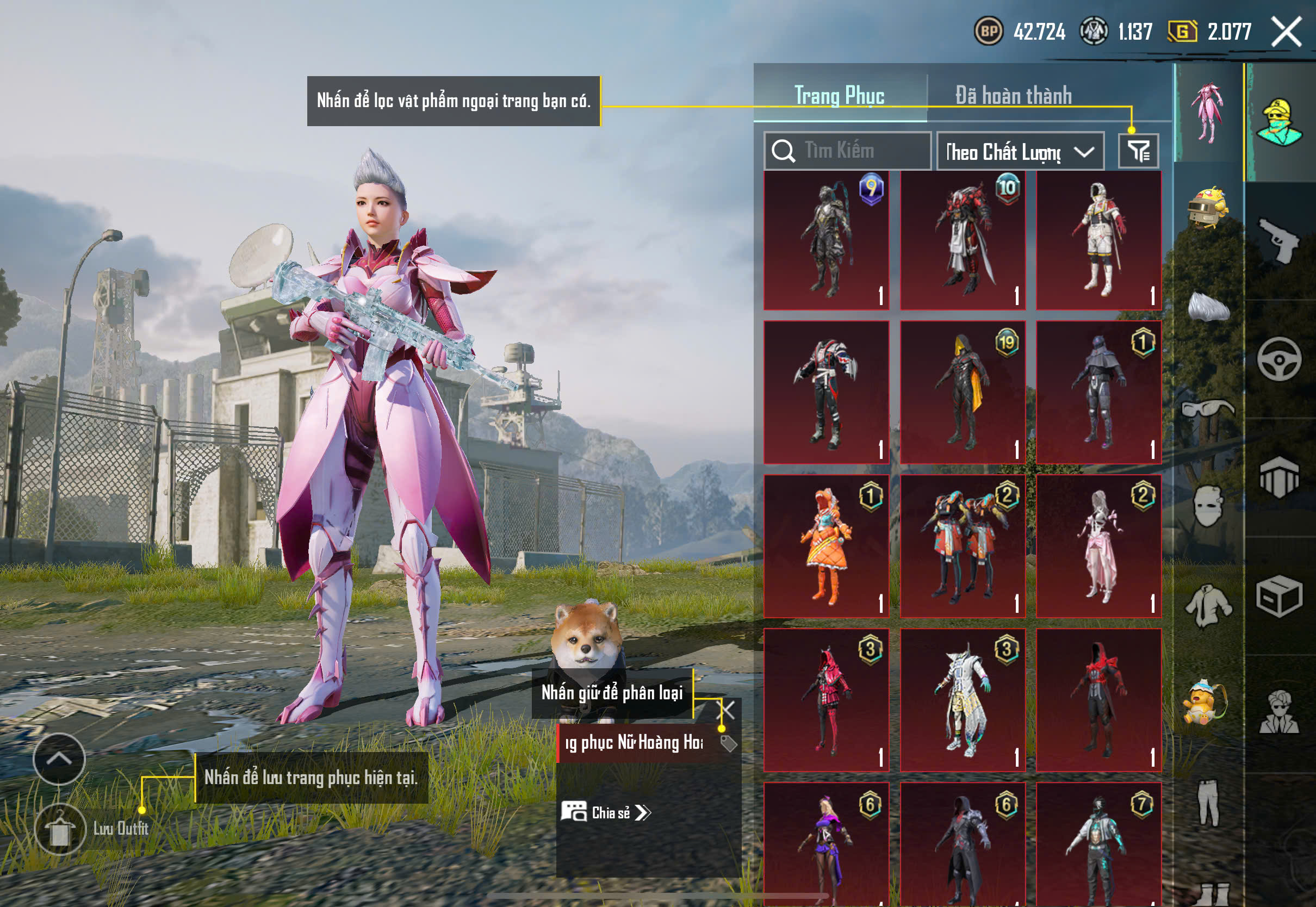
Task: Close the inventory screen with the X
Action: pos(1286,32)
